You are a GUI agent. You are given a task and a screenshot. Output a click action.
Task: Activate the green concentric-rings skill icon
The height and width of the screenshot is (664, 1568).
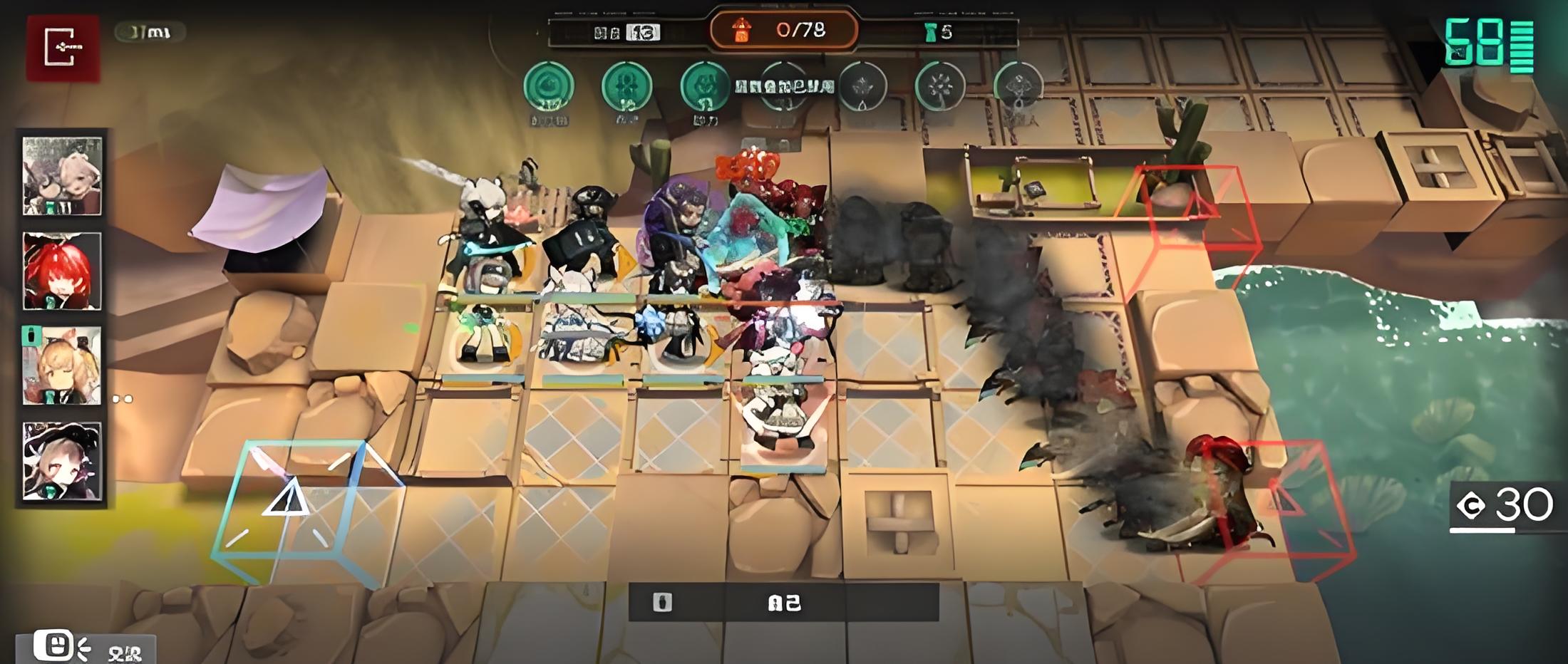(x=549, y=87)
